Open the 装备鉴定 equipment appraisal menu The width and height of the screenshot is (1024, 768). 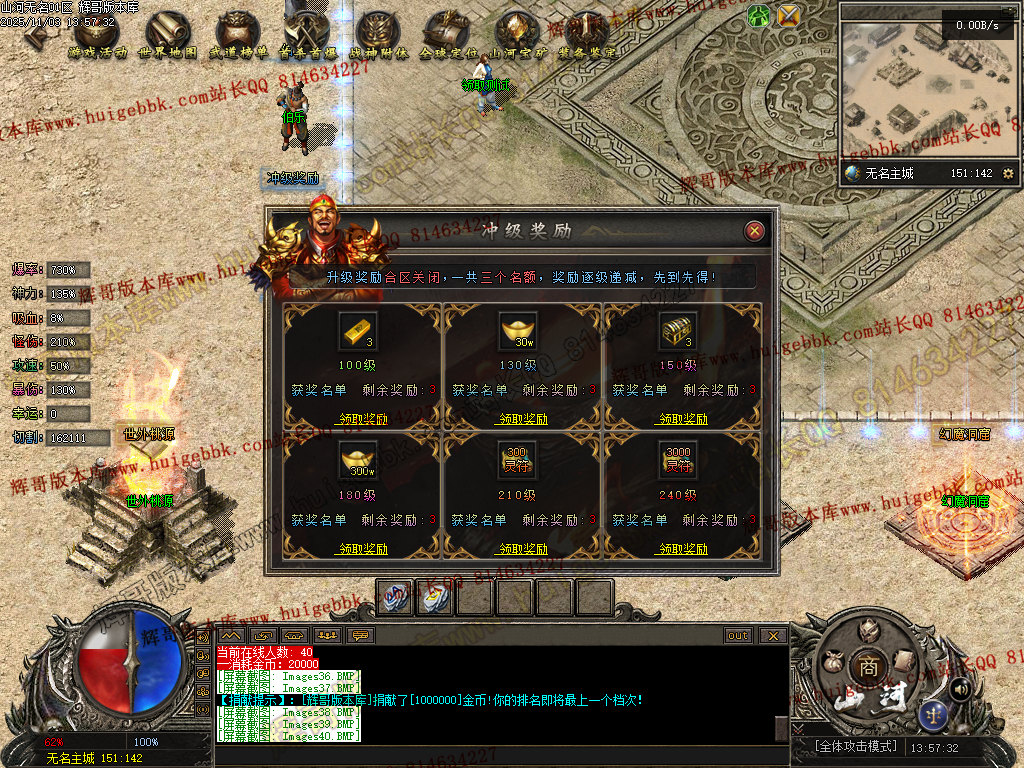[x=588, y=34]
